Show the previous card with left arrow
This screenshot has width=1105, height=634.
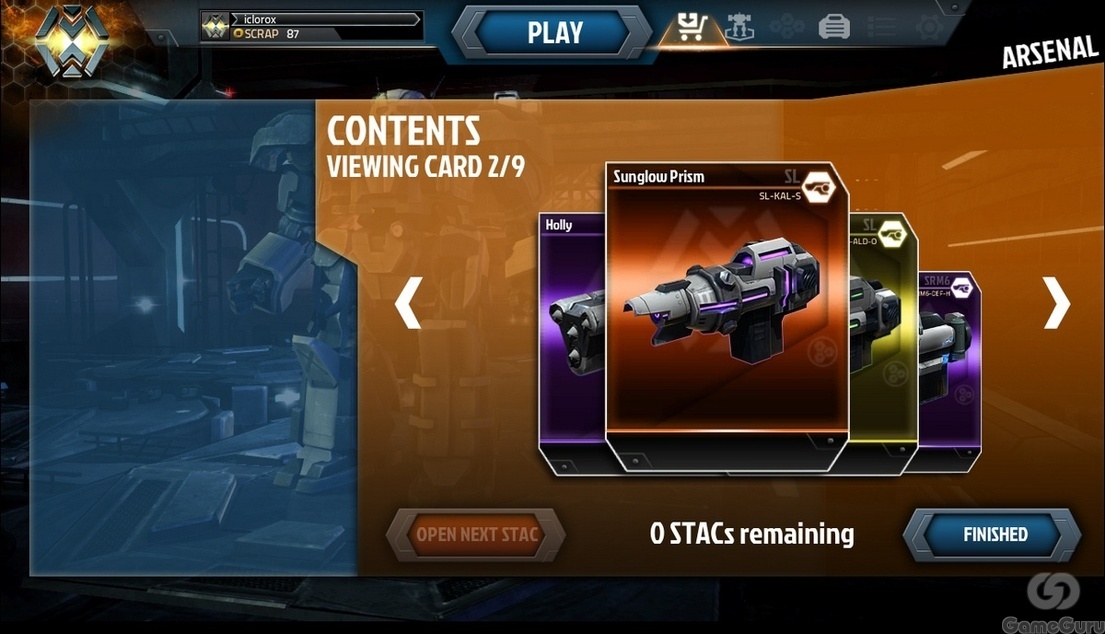[408, 304]
